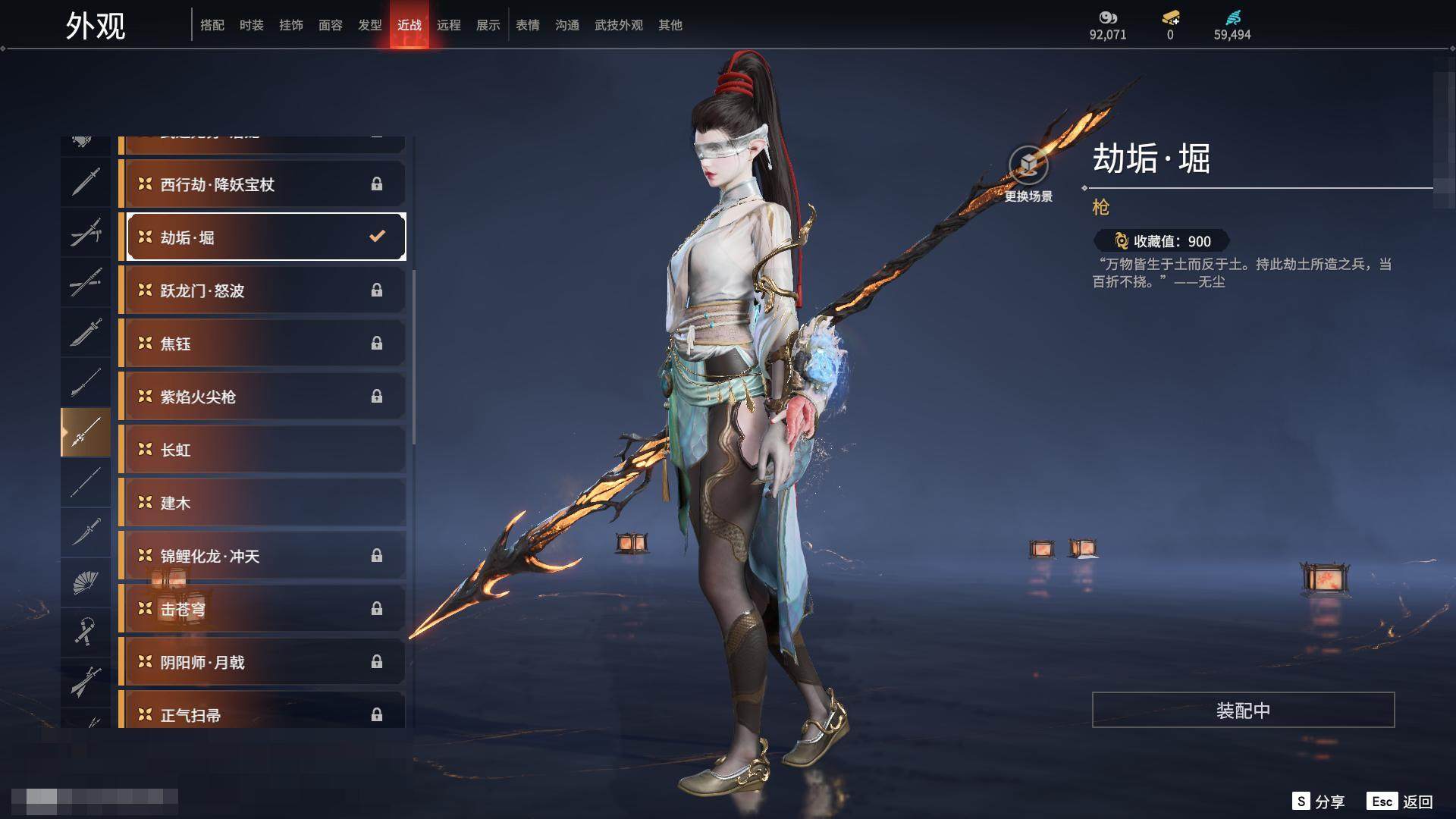
Task: Switch to the 时装 tab
Action: pyautogui.click(x=251, y=25)
